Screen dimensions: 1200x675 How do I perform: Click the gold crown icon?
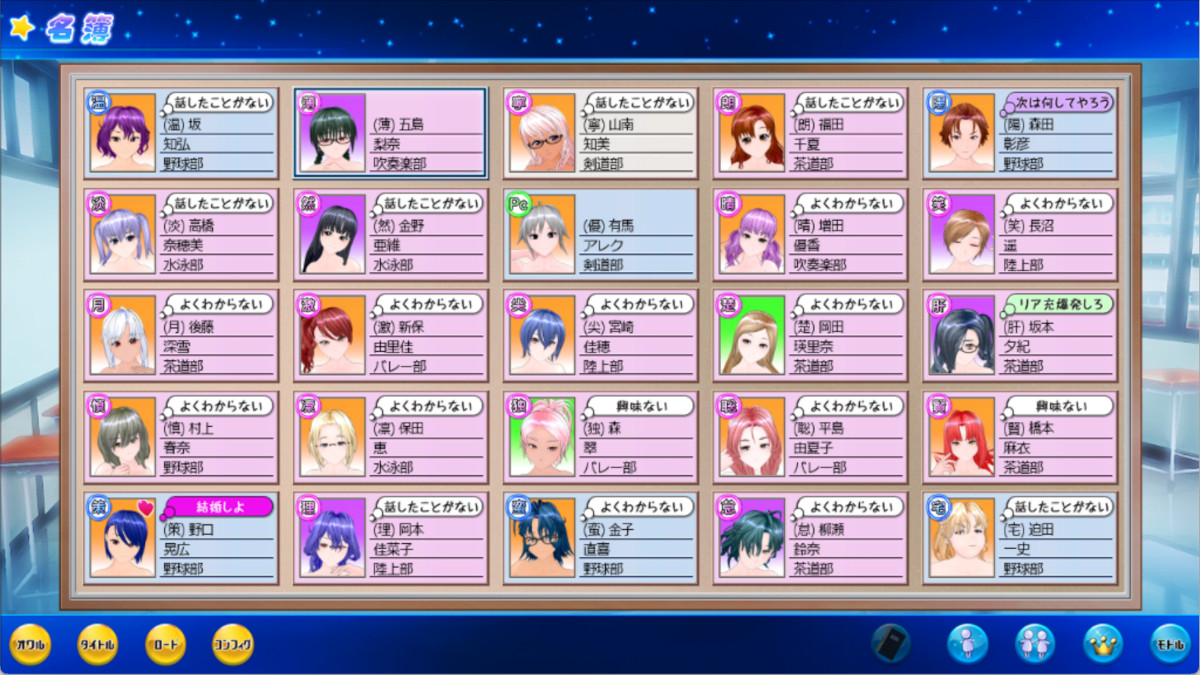coord(1103,643)
